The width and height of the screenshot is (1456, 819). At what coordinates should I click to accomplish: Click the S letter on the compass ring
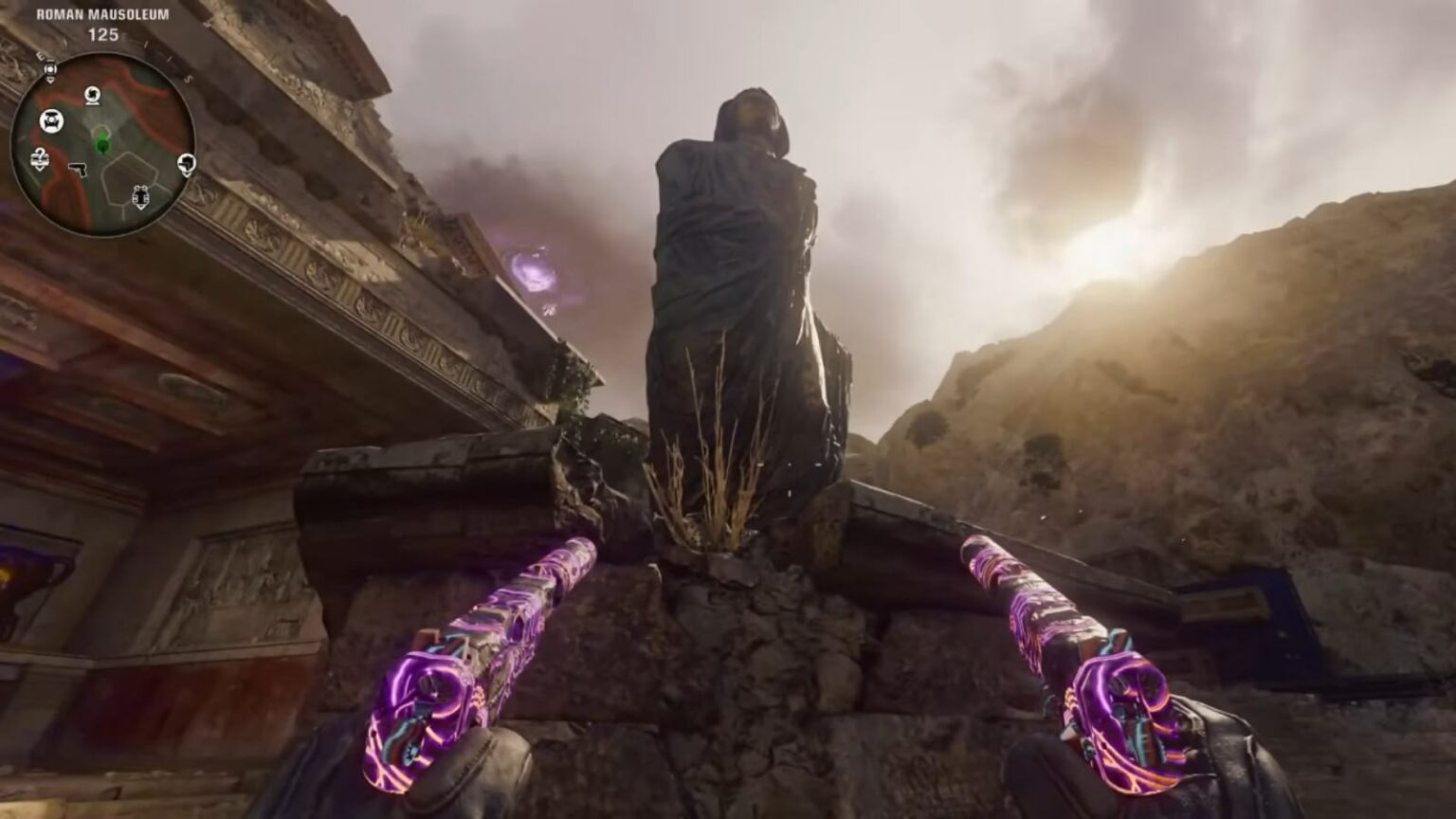188,80
